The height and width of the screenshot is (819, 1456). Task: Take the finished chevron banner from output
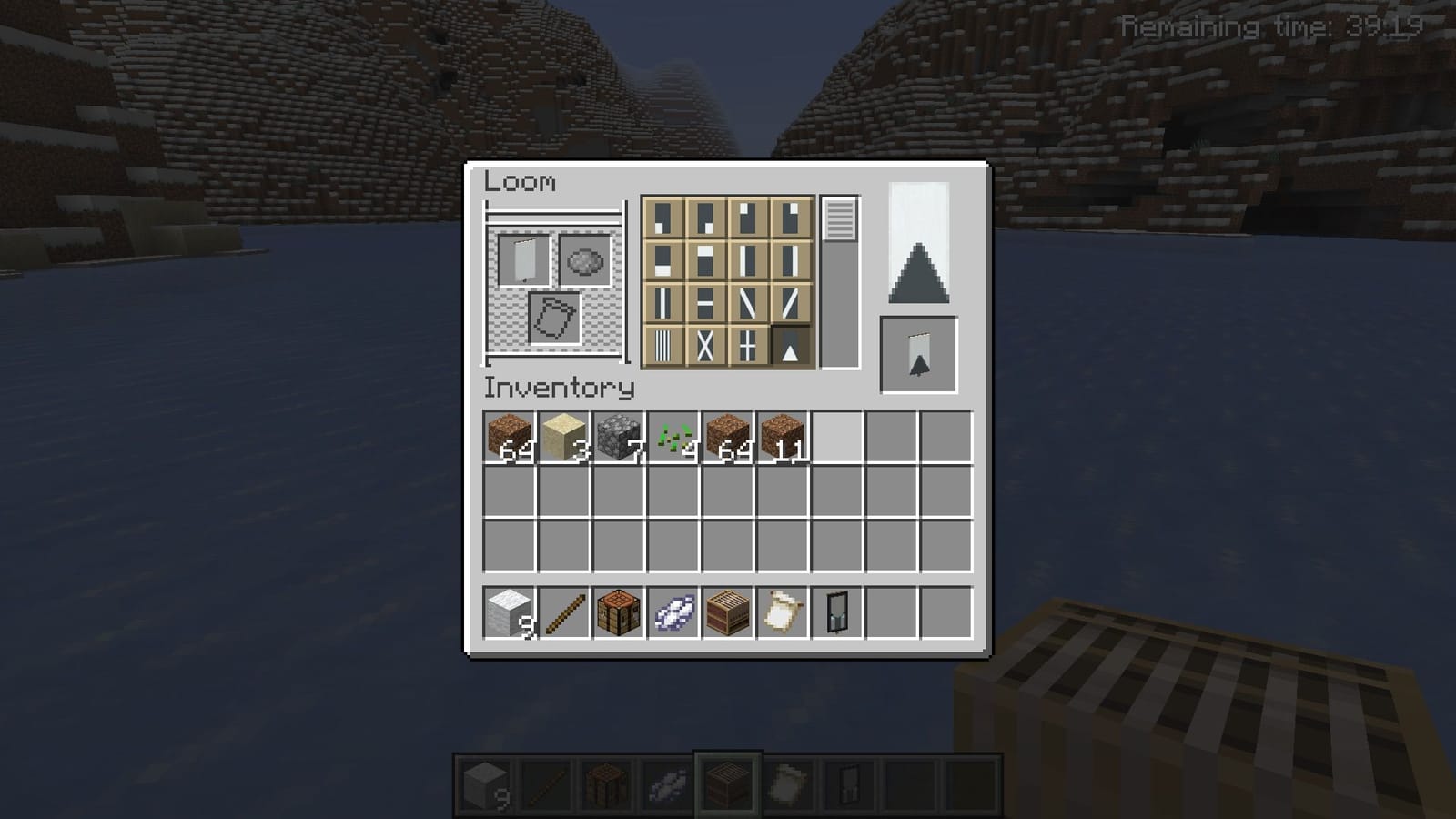click(919, 355)
